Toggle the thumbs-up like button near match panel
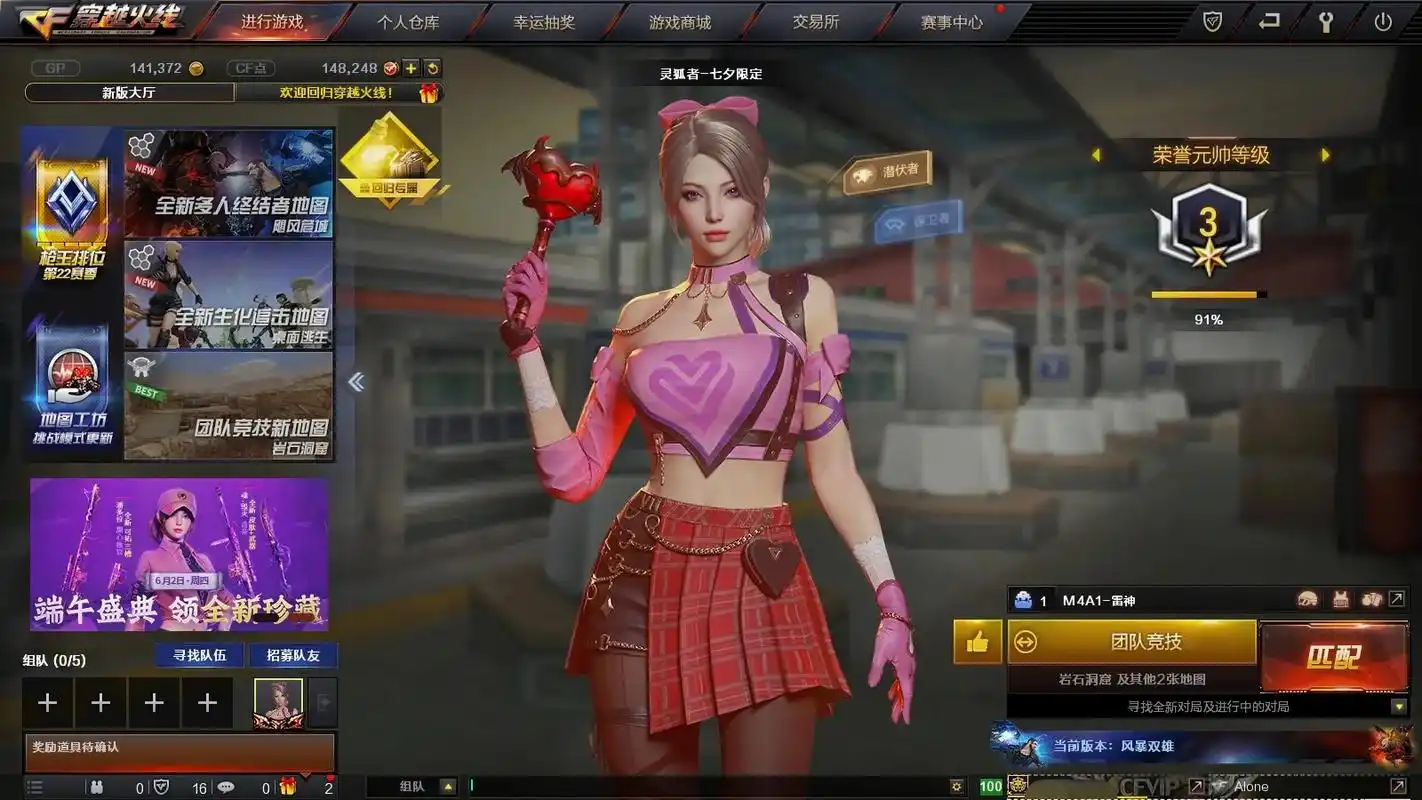The width and height of the screenshot is (1422, 800). tap(977, 641)
